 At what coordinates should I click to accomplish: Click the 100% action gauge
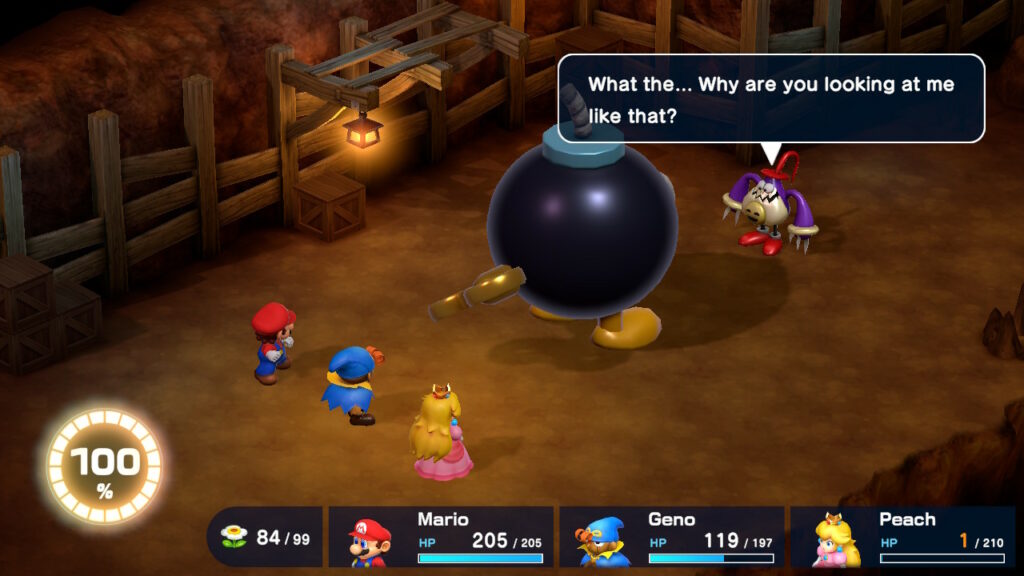[104, 466]
